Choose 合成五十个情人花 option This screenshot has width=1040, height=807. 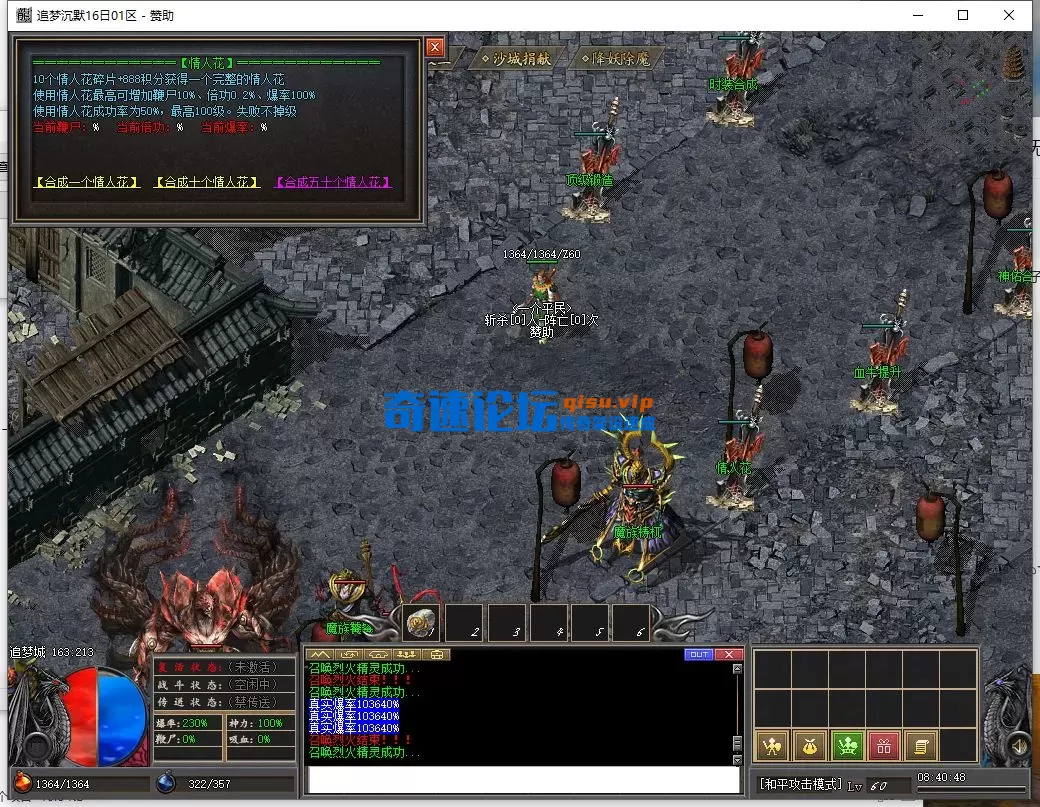click(x=333, y=183)
